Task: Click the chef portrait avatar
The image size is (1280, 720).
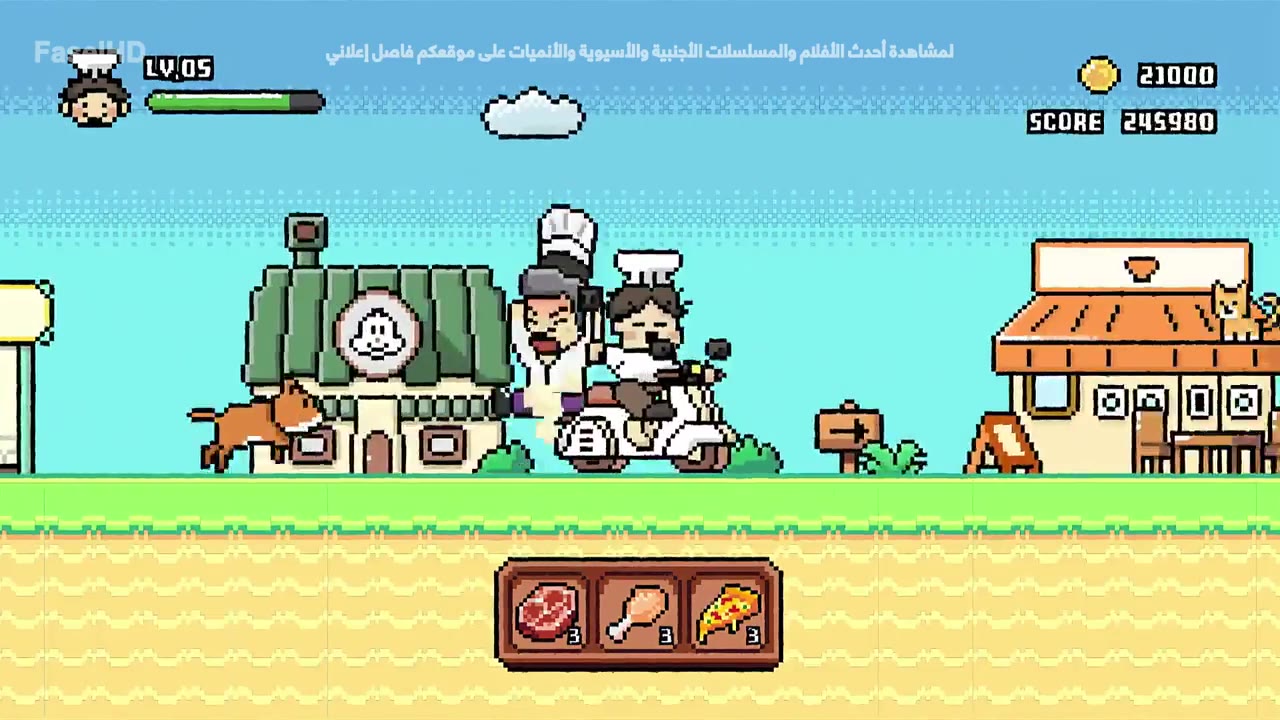Action: pos(94,92)
